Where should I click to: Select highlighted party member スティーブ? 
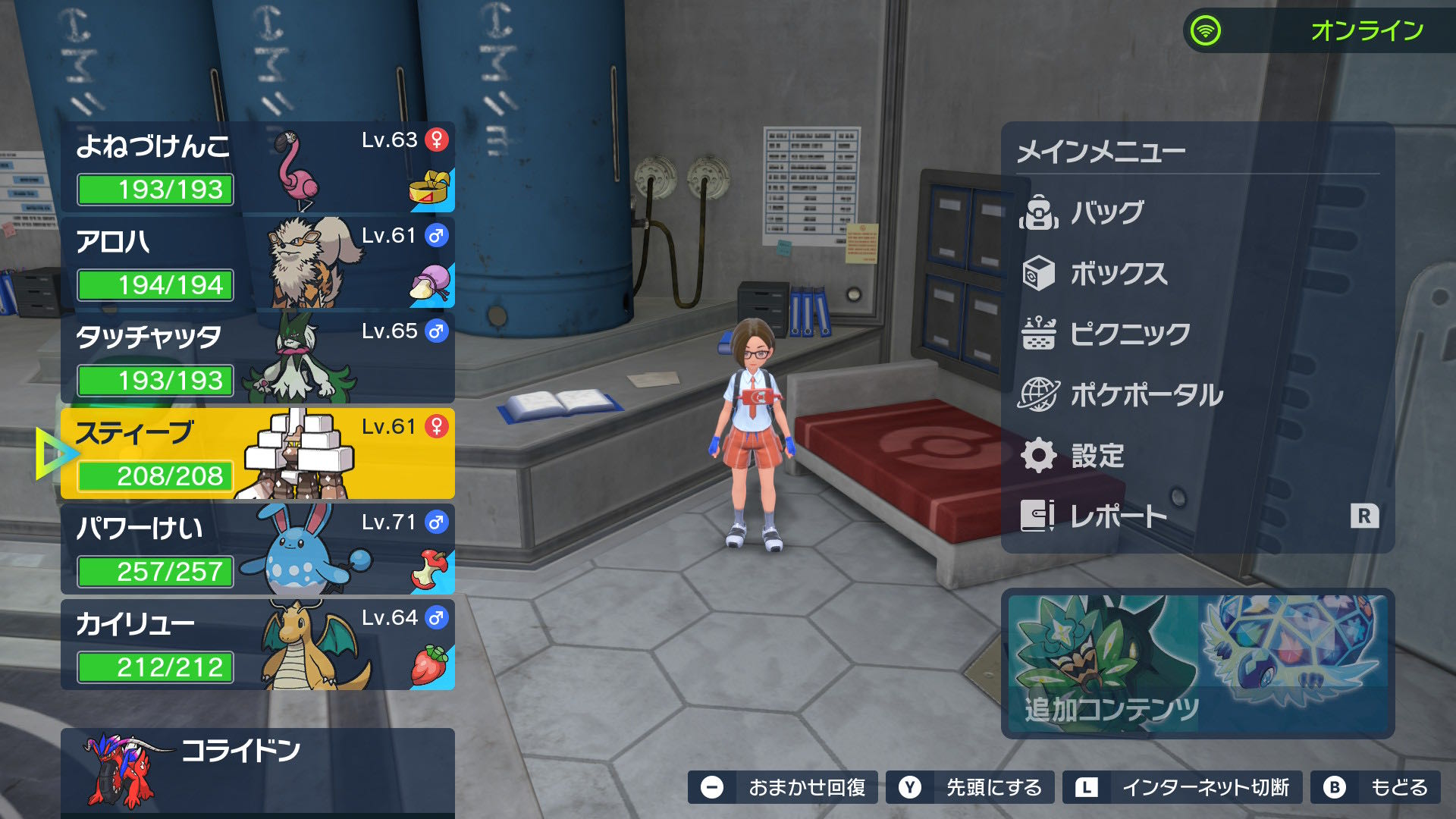[x=258, y=453]
